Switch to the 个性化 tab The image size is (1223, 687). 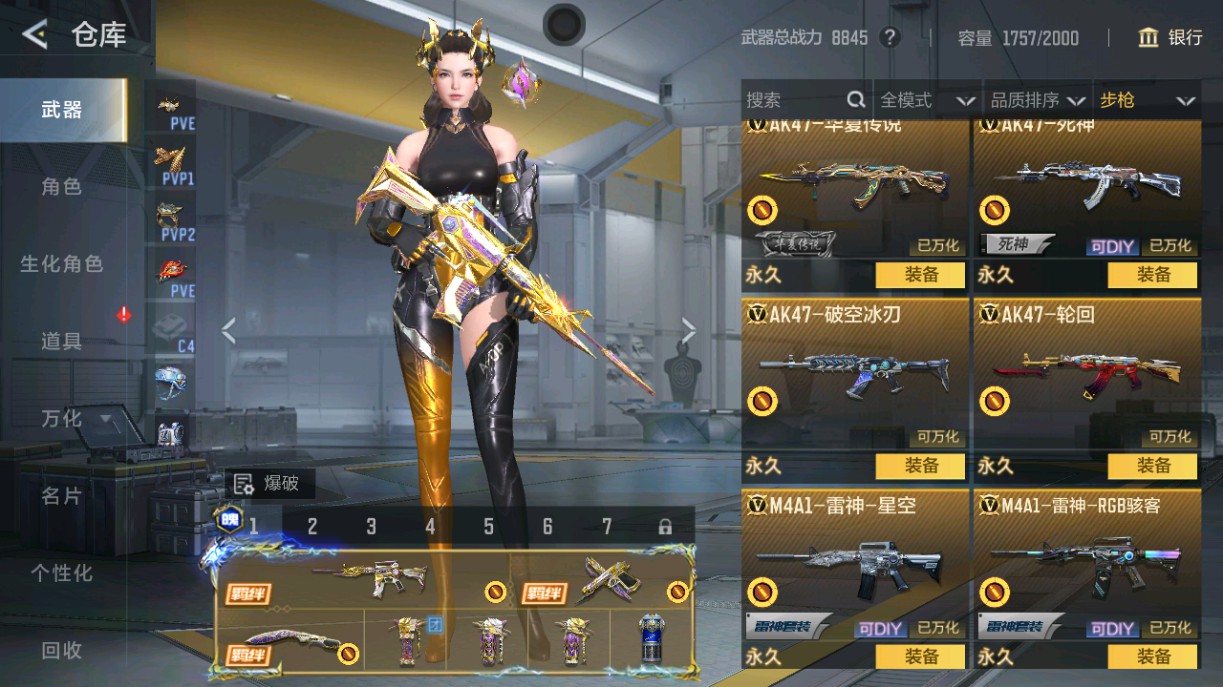pyautogui.click(x=62, y=573)
